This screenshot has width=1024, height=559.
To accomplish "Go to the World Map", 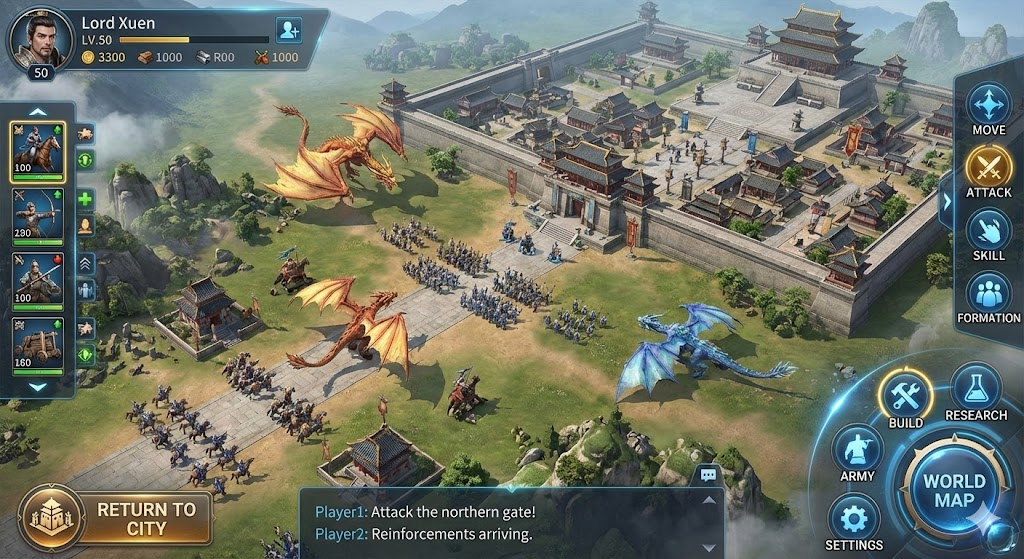I will (x=953, y=490).
